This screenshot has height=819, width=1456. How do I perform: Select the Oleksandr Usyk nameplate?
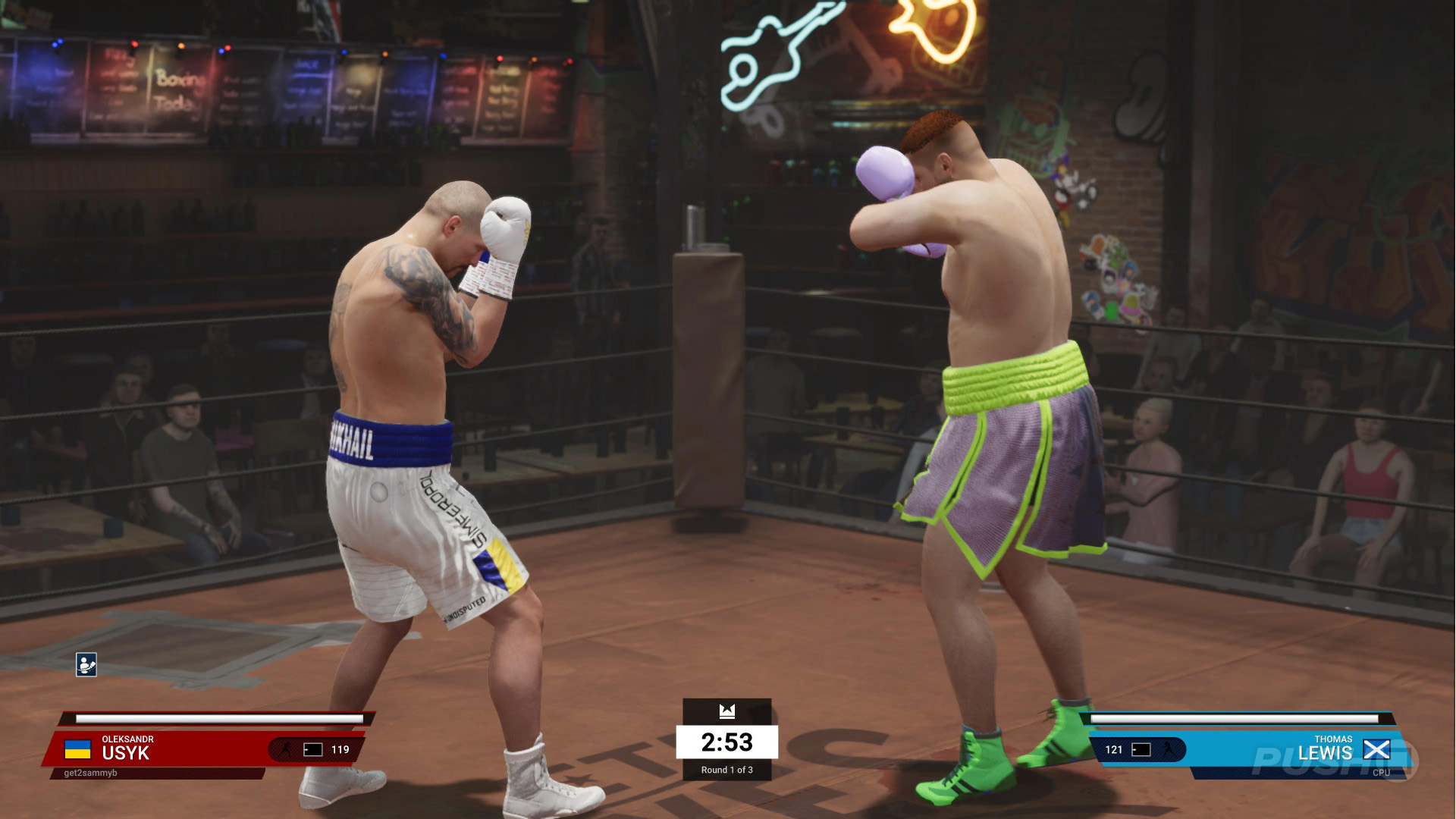(x=127, y=748)
